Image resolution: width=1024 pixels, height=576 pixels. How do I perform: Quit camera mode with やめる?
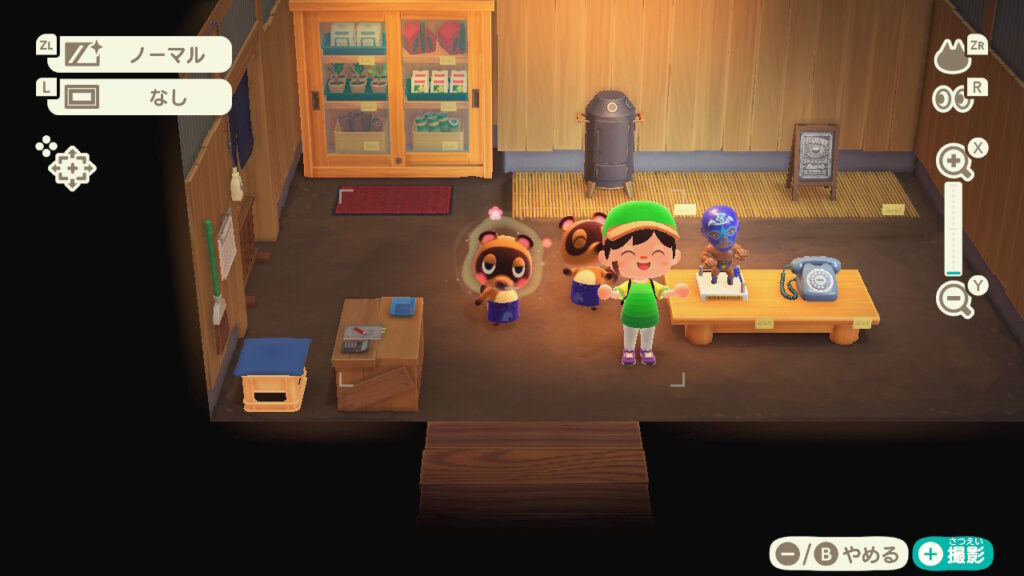pyautogui.click(x=838, y=553)
